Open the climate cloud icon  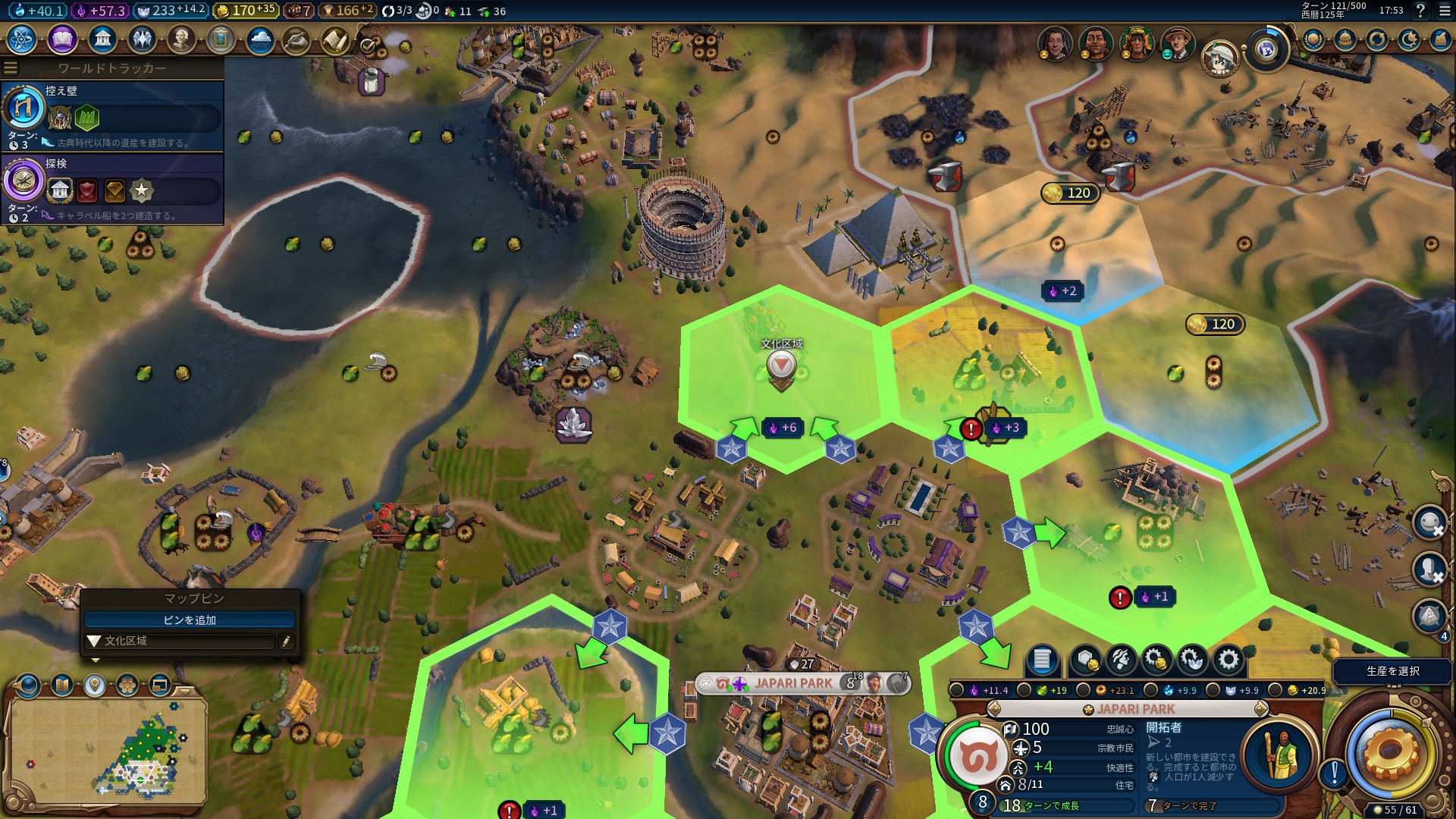[x=259, y=39]
